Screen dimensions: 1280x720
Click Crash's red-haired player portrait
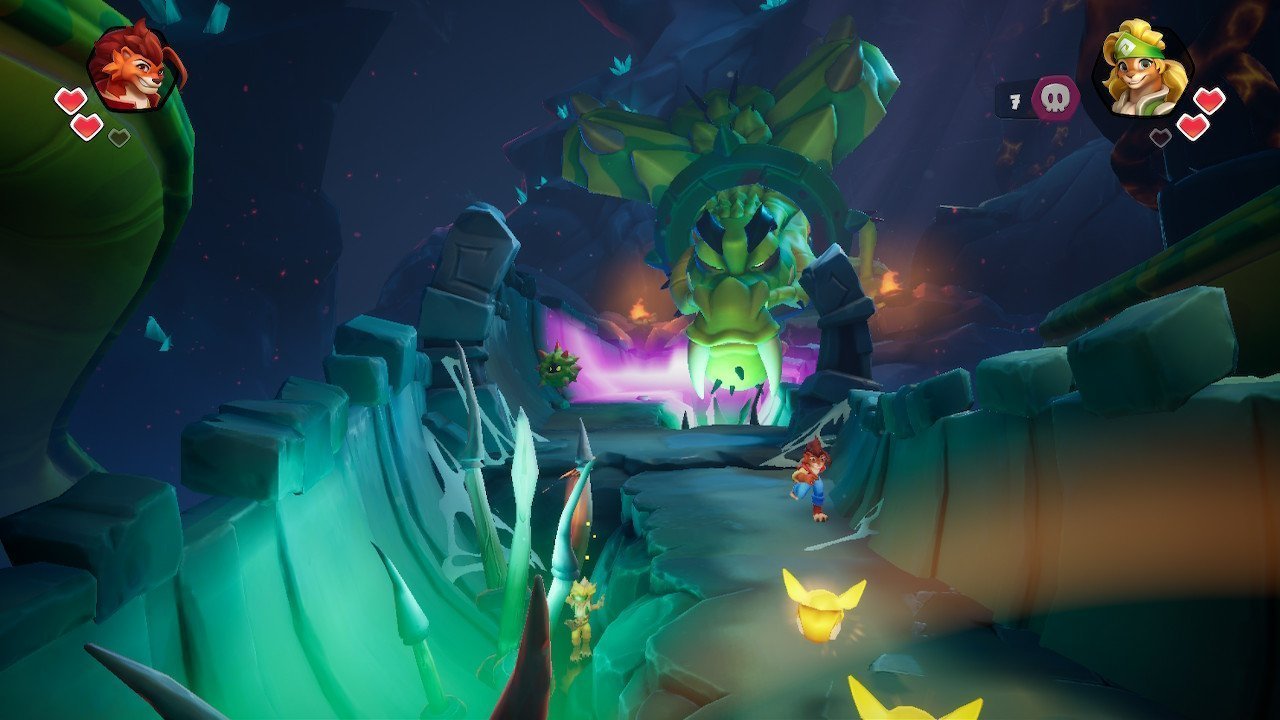point(133,67)
